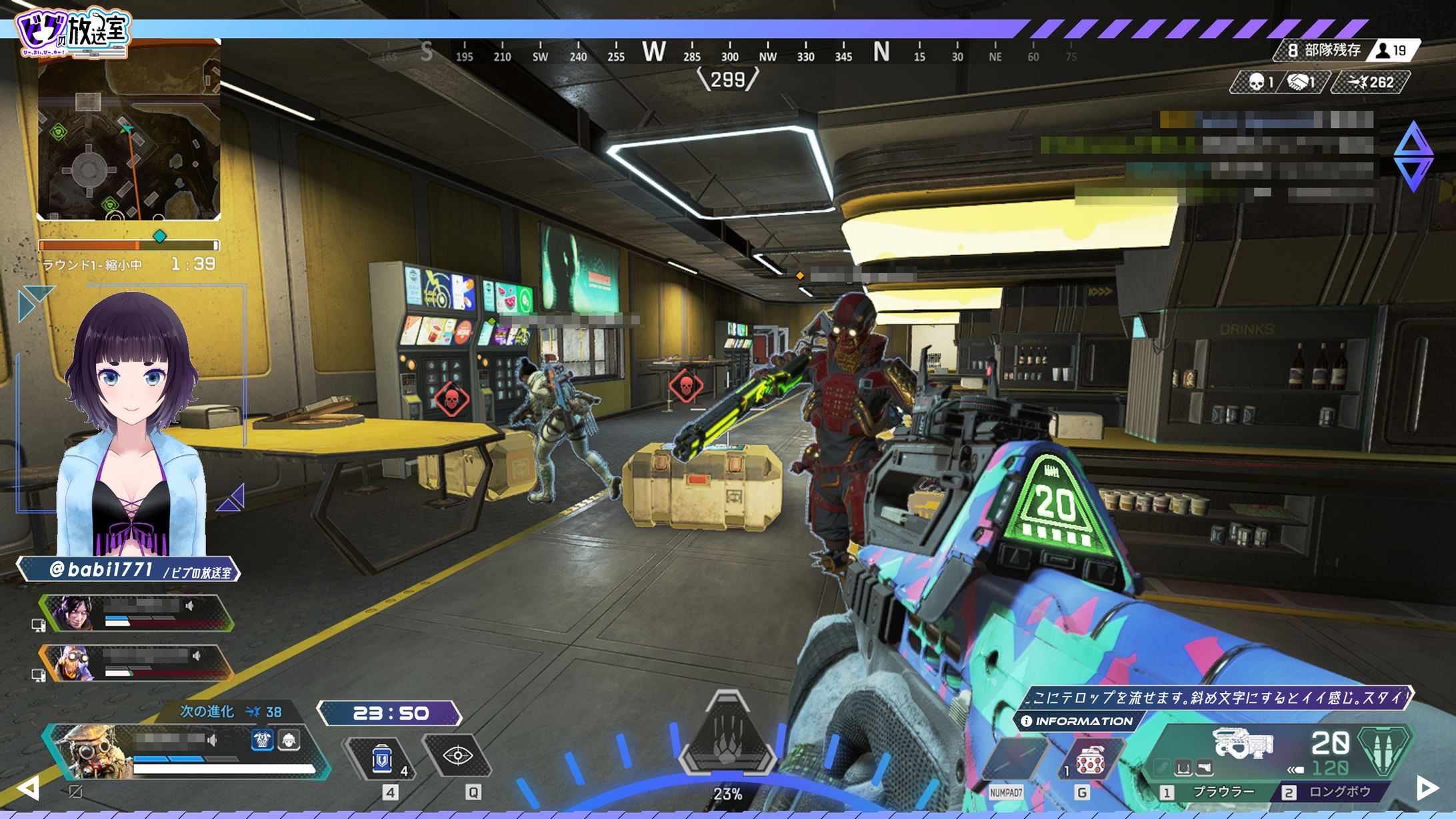1456x819 pixels.
Task: Open the INFORMATION label
Action: 1077,721
